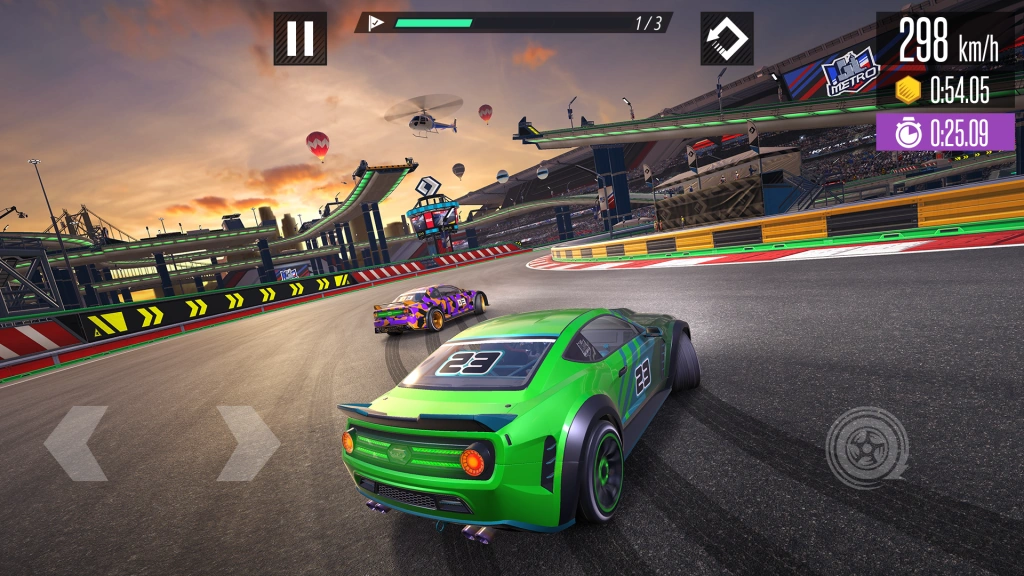Activate the wheel brake button
This screenshot has width=1024, height=576.
click(x=866, y=447)
